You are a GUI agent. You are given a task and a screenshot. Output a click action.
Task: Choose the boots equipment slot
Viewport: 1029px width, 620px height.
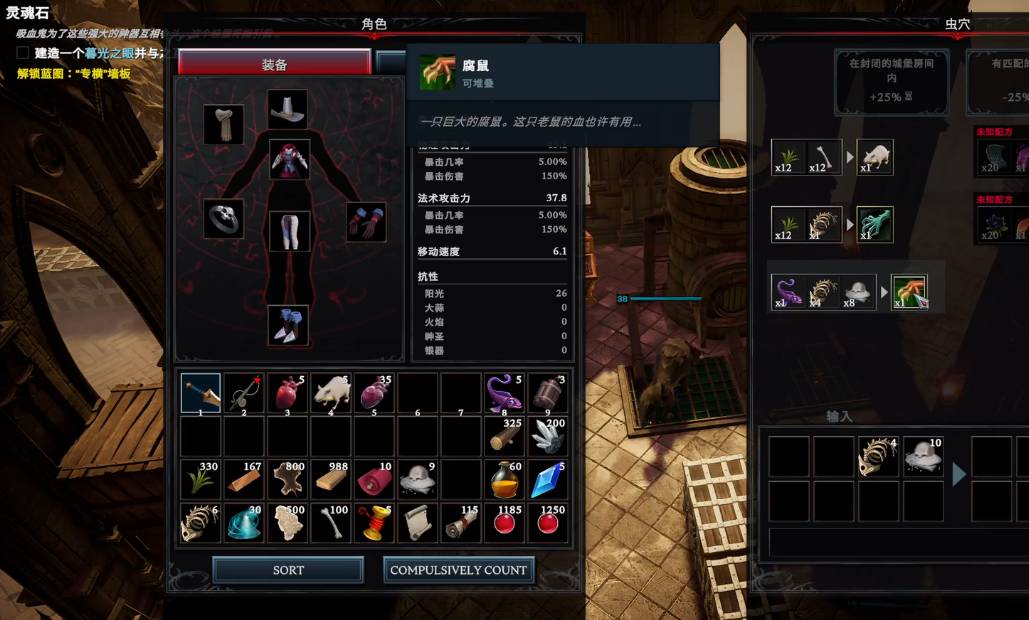point(288,325)
